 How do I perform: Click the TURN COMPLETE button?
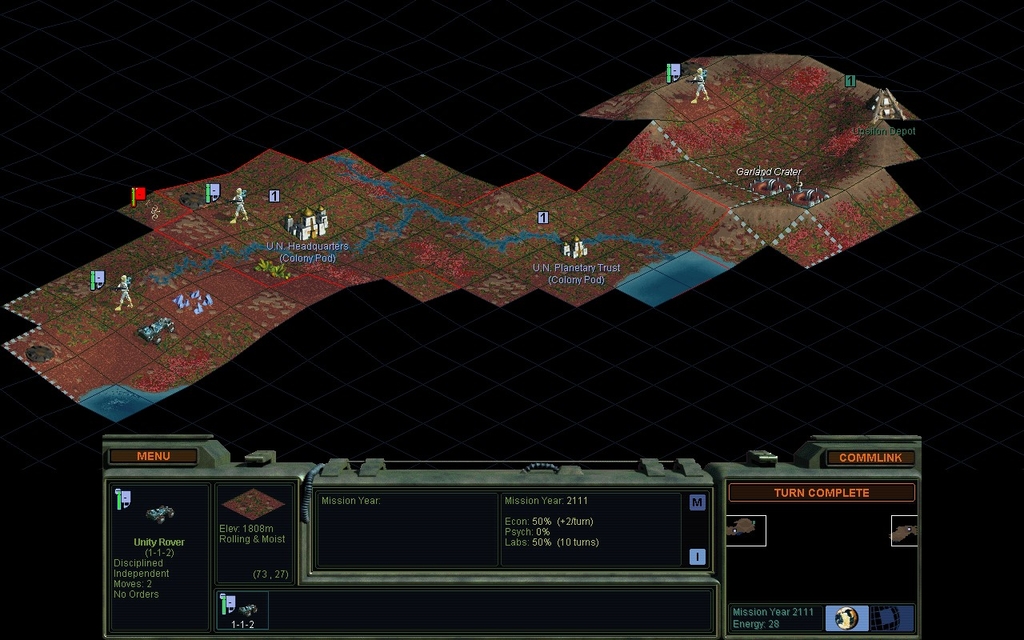(821, 493)
